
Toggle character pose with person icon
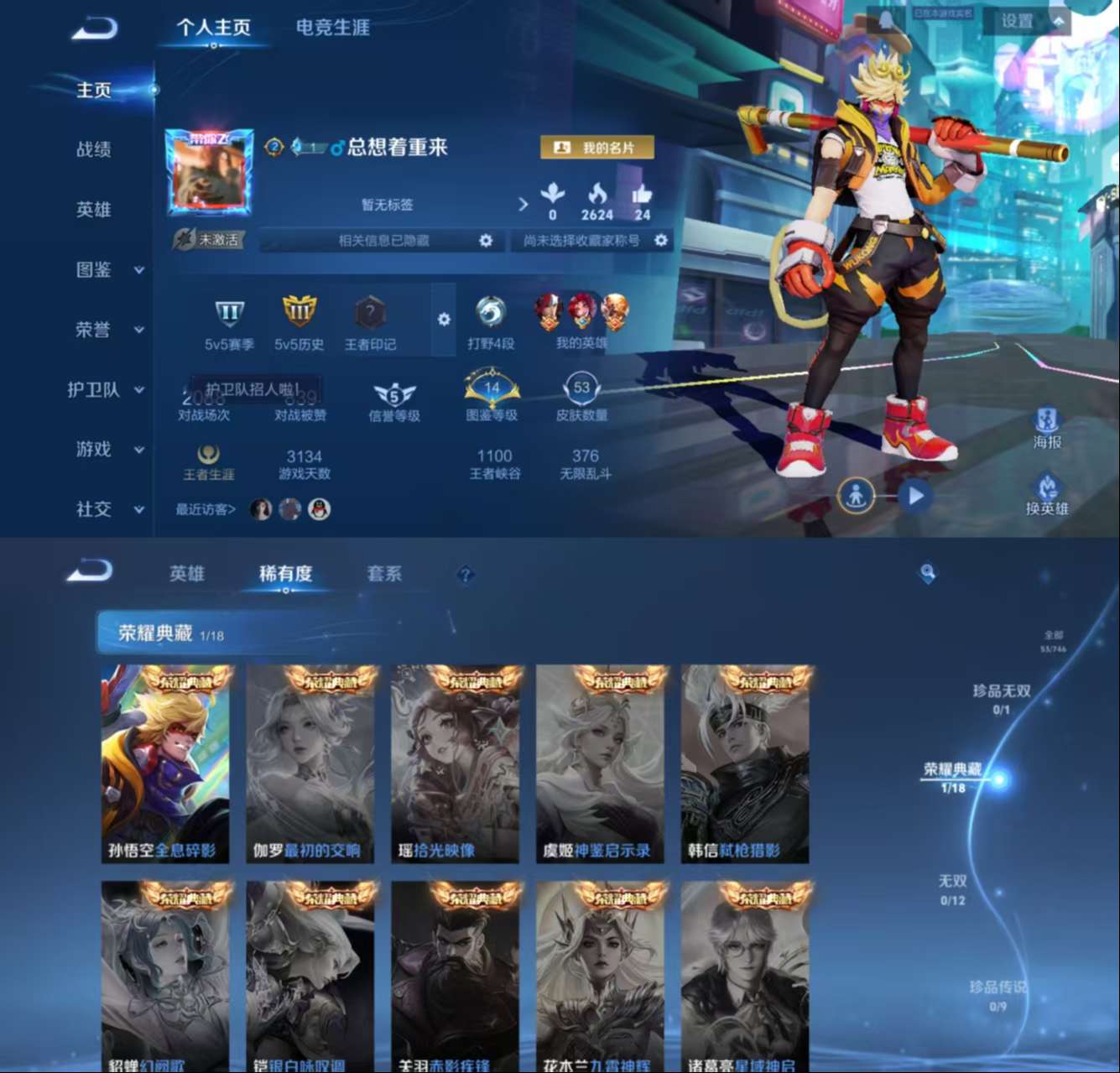pyautogui.click(x=857, y=495)
